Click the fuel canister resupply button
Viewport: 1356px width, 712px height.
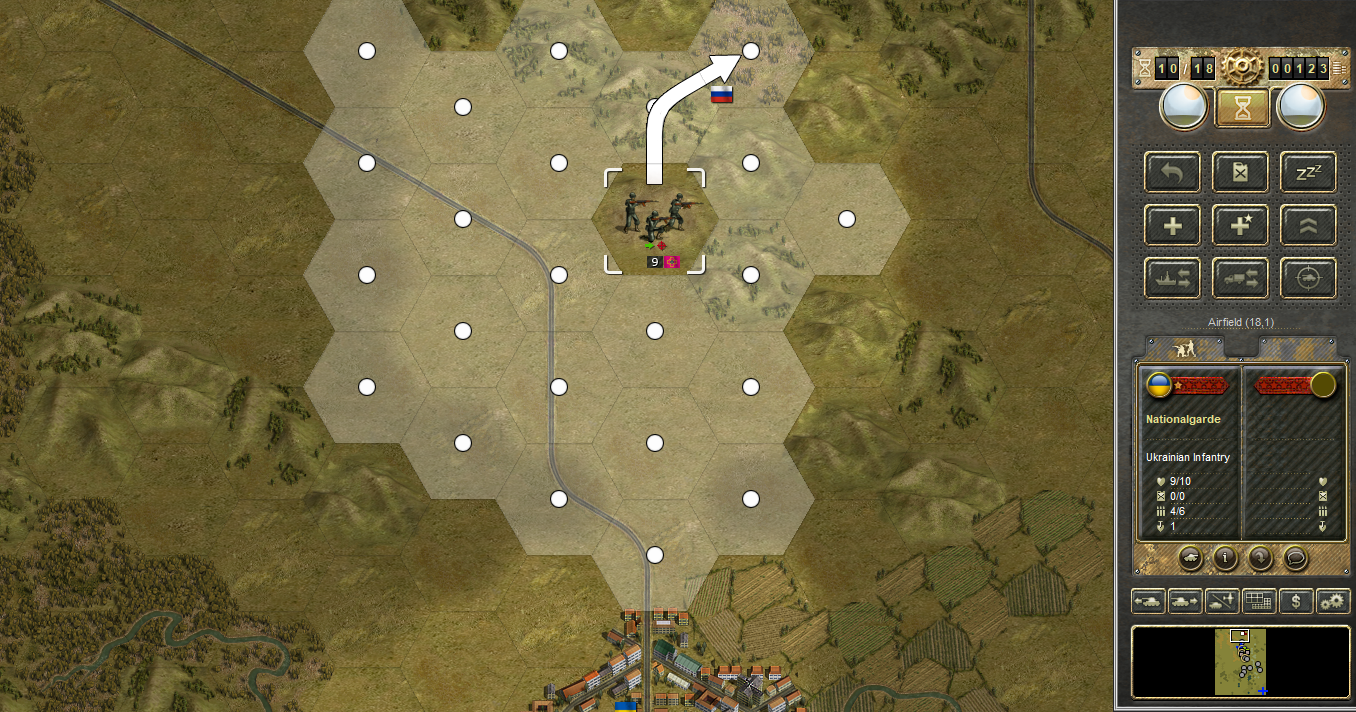point(1241,173)
